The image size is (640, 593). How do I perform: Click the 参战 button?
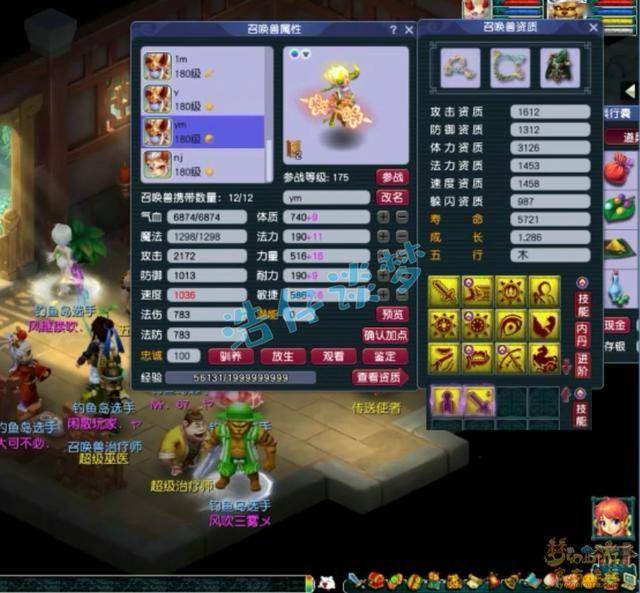(392, 177)
